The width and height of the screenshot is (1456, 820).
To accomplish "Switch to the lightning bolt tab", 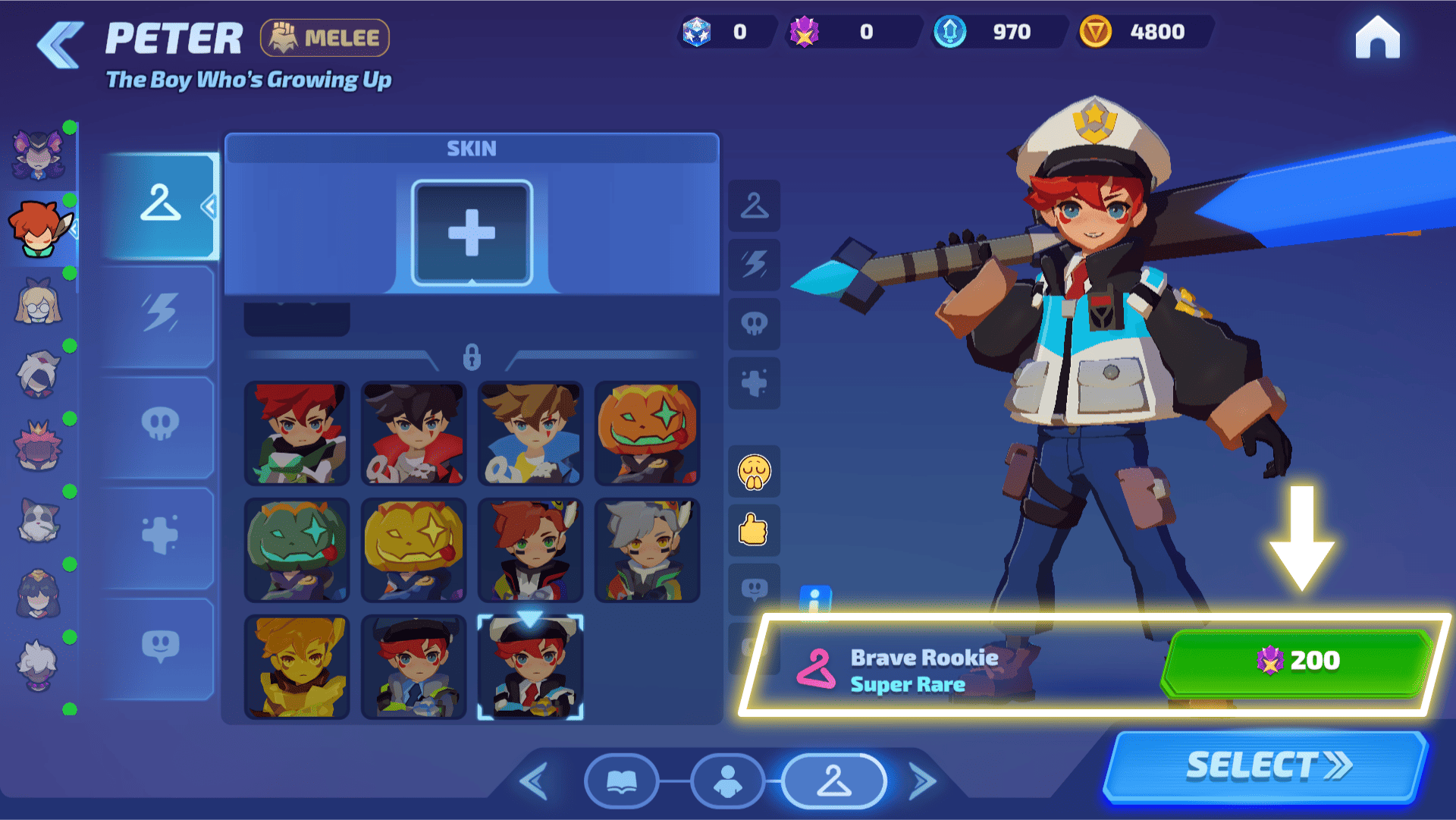I will click(160, 313).
